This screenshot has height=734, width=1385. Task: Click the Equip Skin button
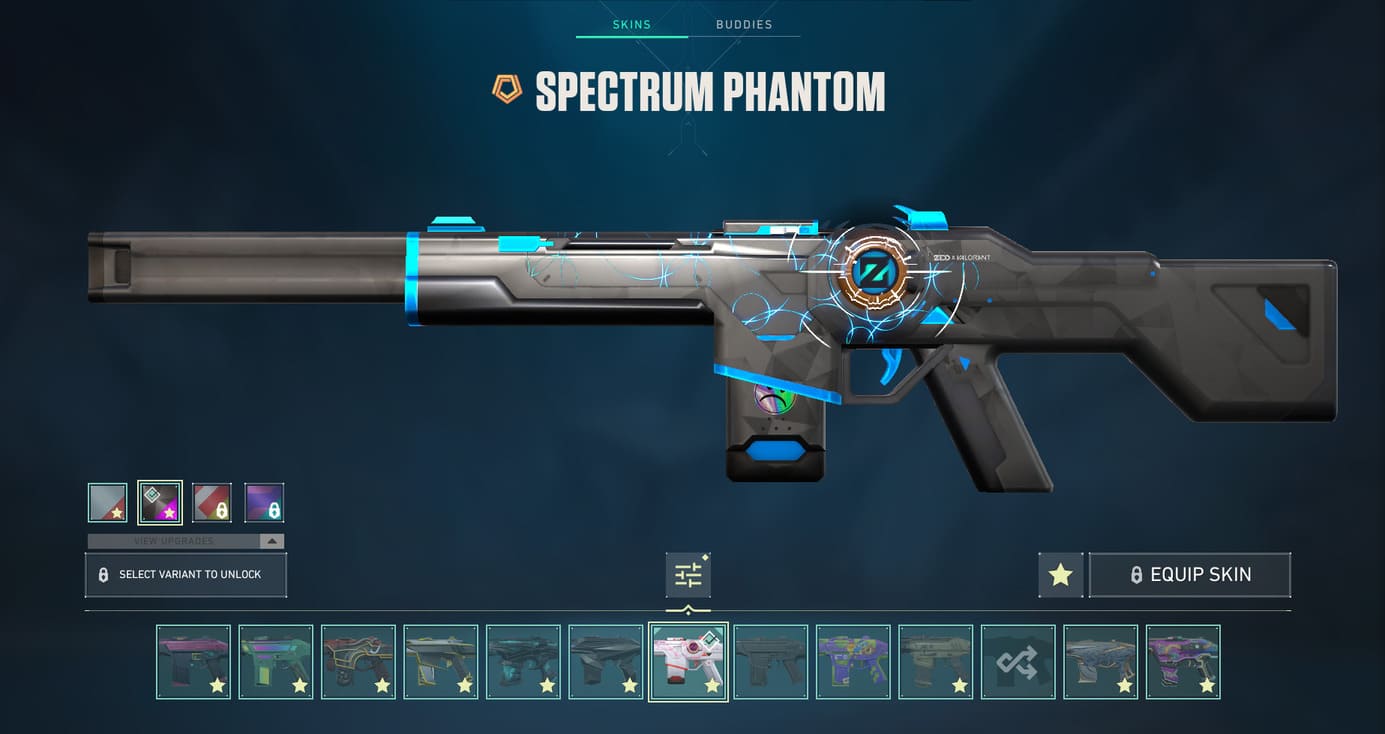pyautogui.click(x=1189, y=575)
